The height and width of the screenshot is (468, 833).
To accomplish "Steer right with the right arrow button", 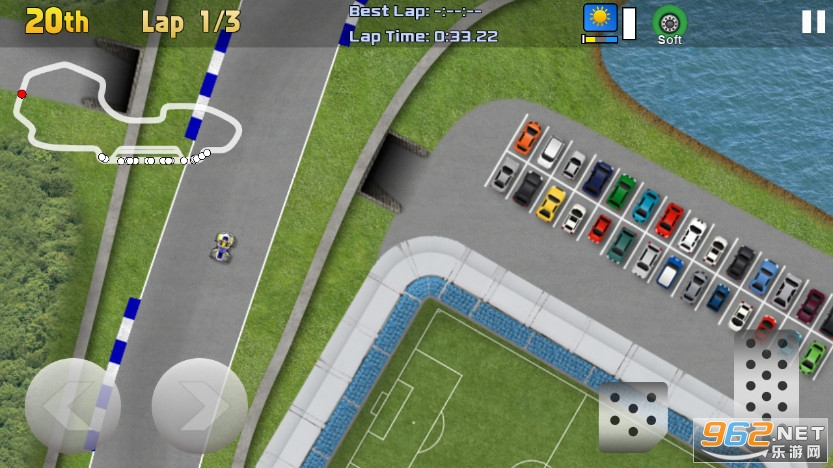I will (x=199, y=405).
